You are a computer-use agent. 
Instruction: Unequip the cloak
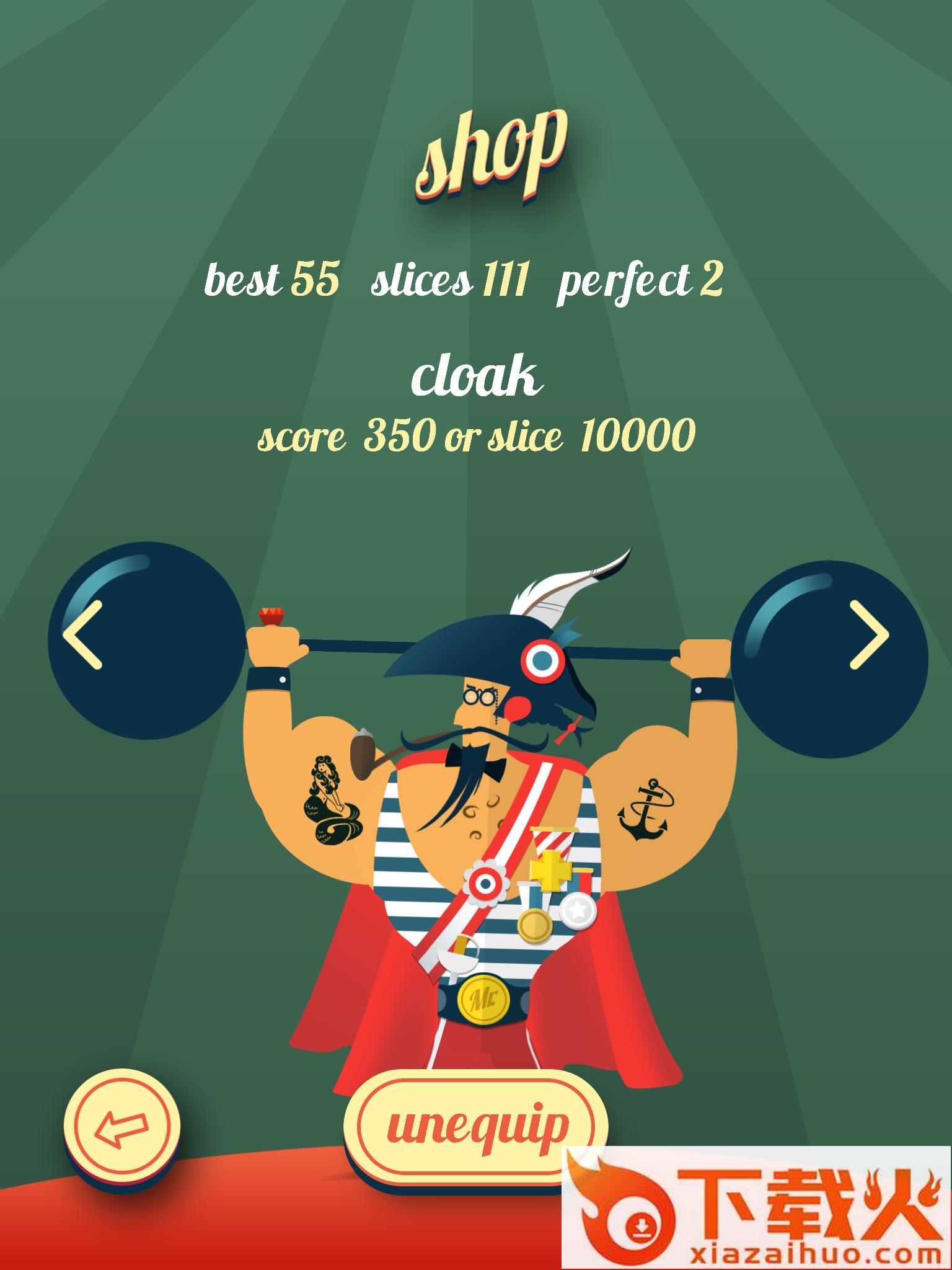[475, 1126]
